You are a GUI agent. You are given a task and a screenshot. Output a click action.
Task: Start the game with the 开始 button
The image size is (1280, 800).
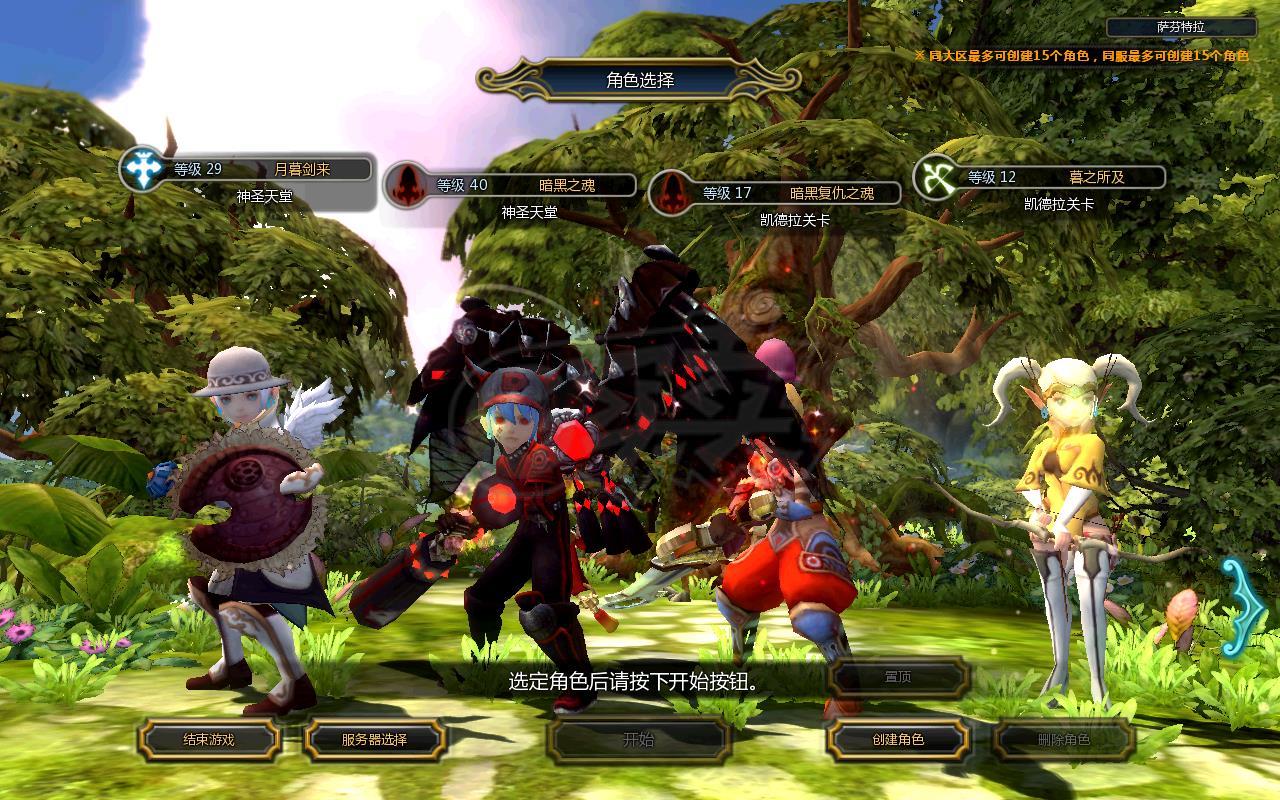[x=638, y=740]
